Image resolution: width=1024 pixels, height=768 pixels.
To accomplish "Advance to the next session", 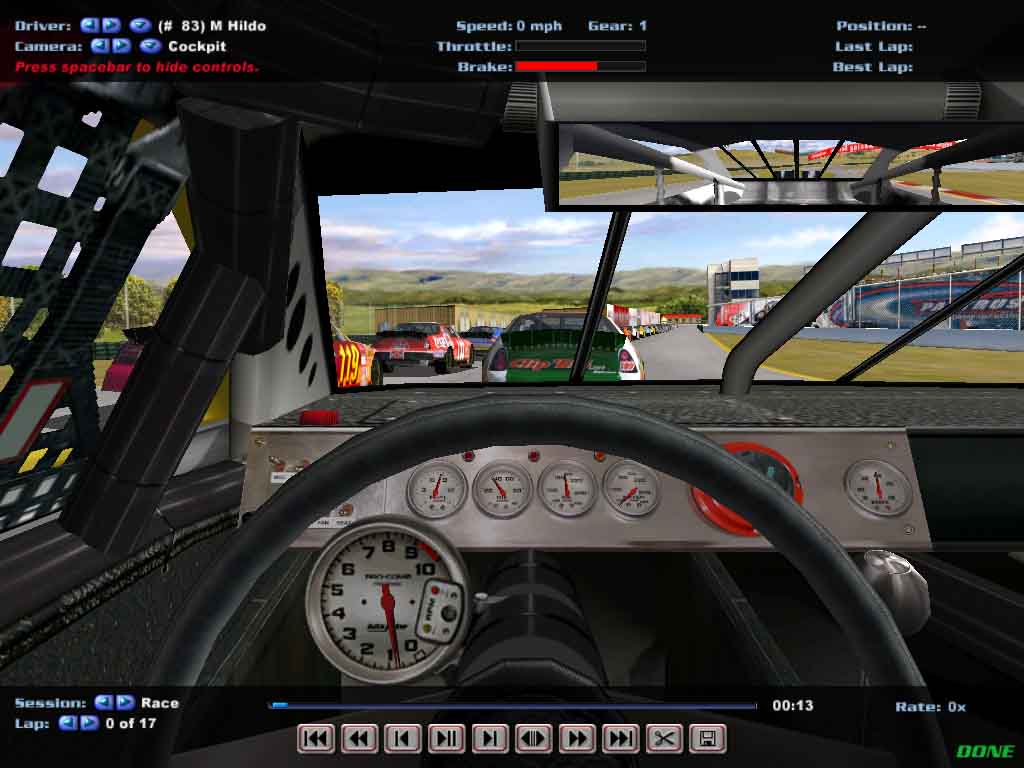I will coord(126,702).
